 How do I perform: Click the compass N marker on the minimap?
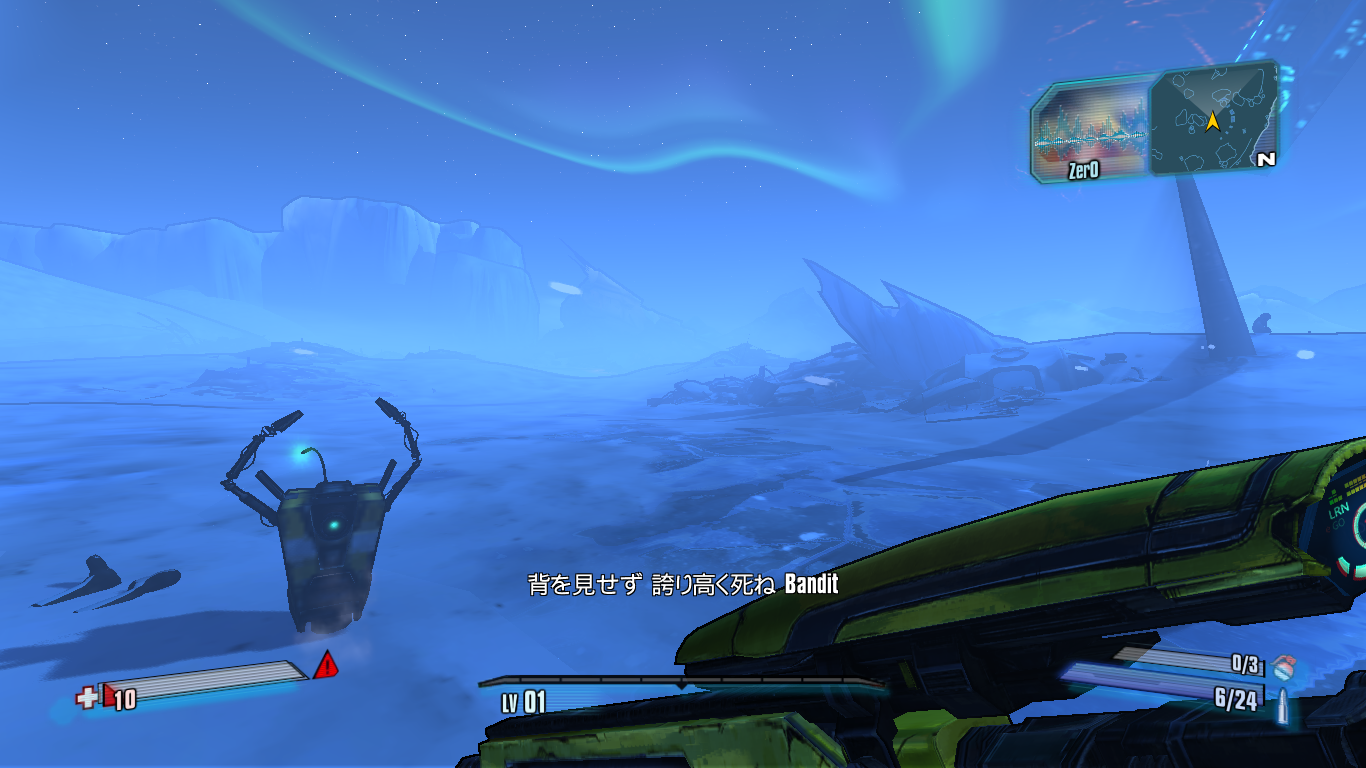tap(1266, 159)
